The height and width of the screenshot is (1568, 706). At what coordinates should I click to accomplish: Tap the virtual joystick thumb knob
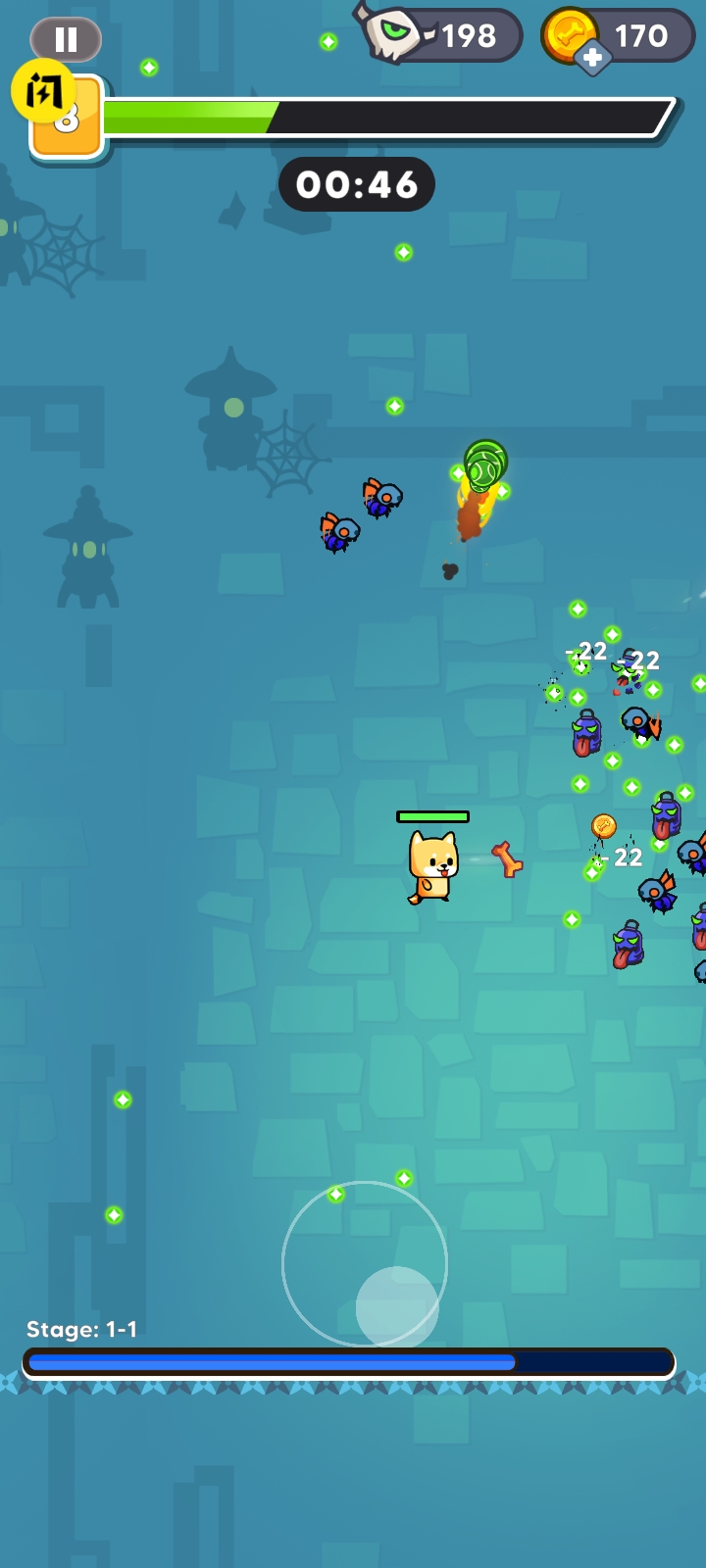point(397,1307)
